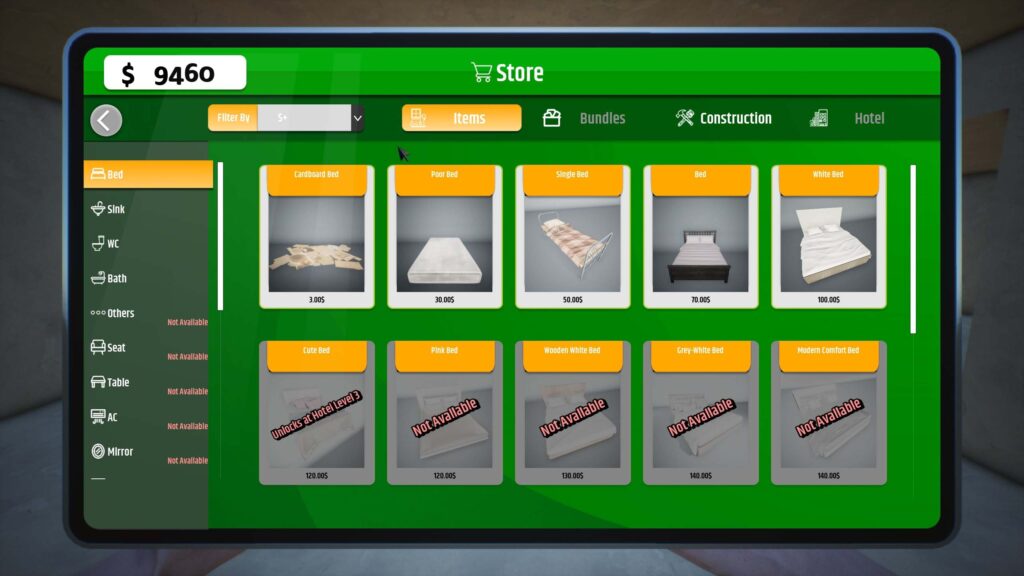This screenshot has height=576, width=1024.
Task: Select the Poor Bed item
Action: [444, 237]
